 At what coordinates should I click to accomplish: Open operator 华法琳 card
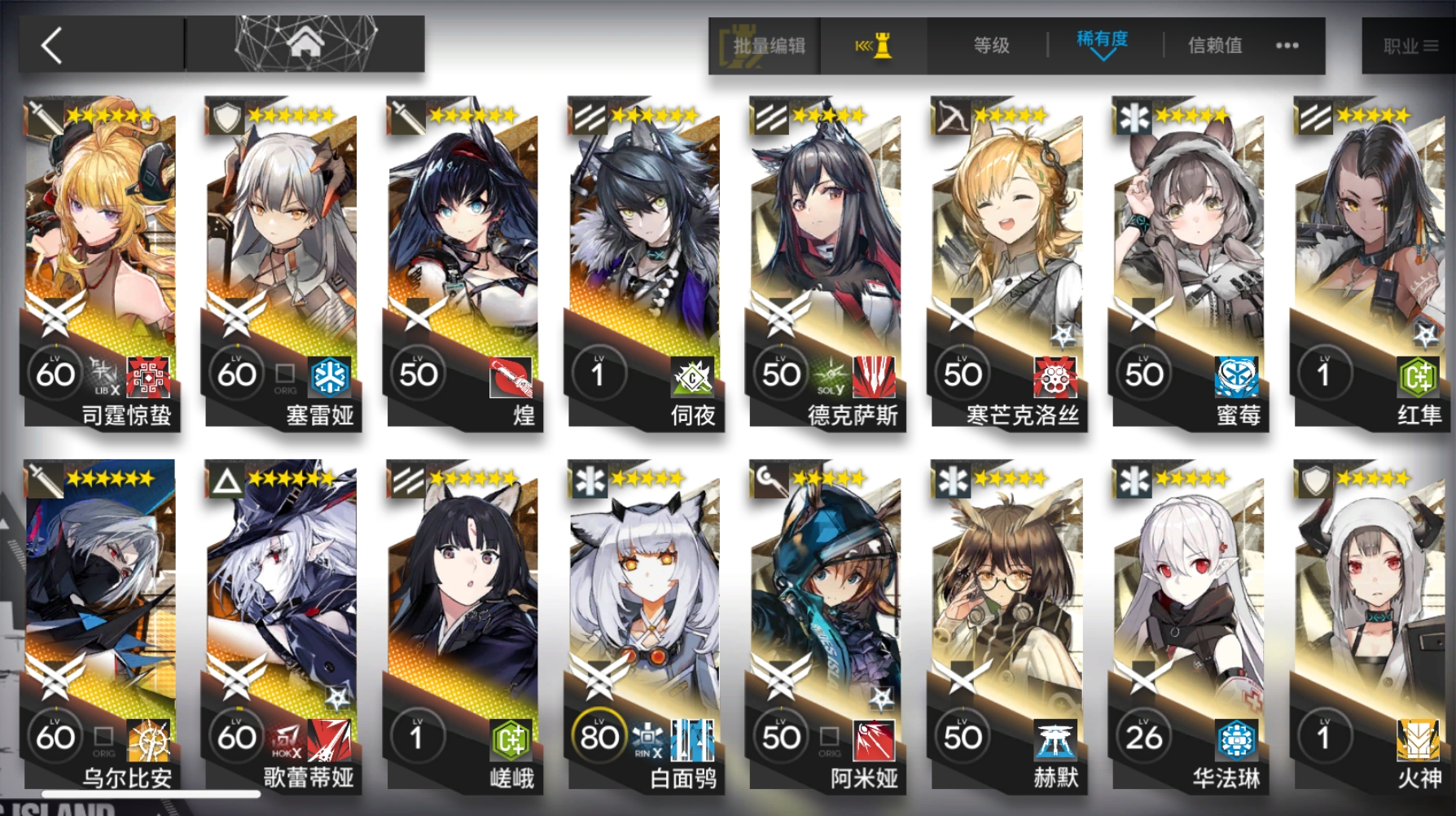point(1189,624)
